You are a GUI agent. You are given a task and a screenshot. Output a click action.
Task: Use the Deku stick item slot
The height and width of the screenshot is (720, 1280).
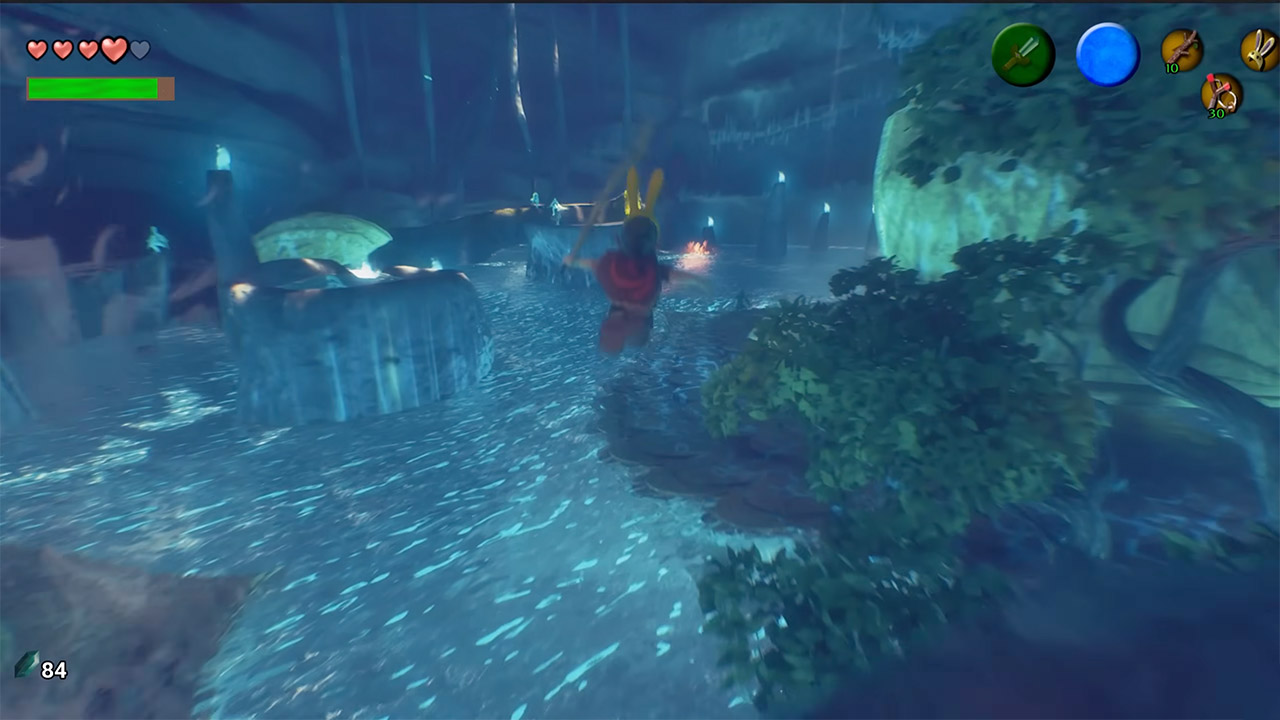[x=1182, y=49]
